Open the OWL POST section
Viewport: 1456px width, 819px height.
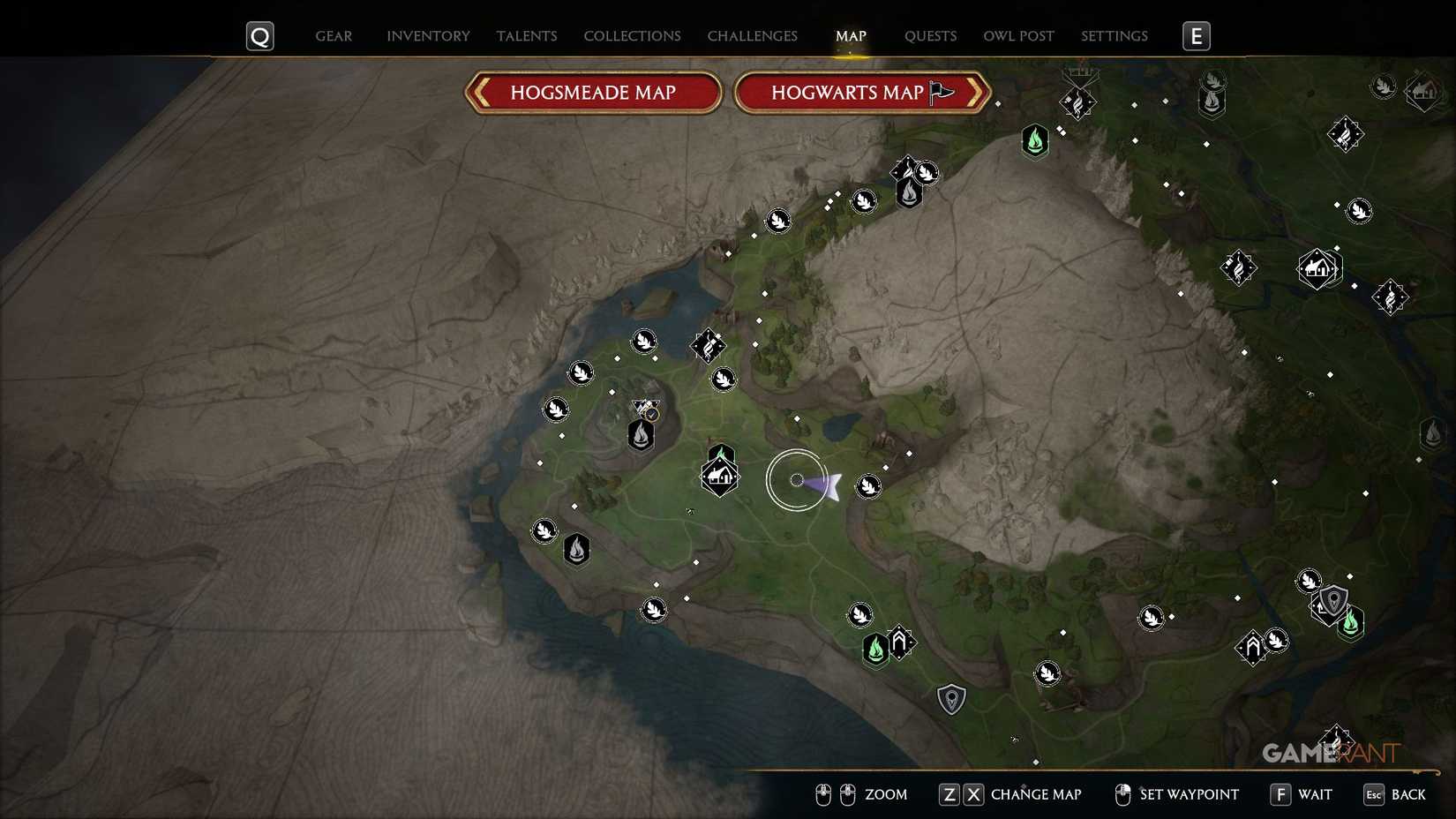click(x=1018, y=36)
